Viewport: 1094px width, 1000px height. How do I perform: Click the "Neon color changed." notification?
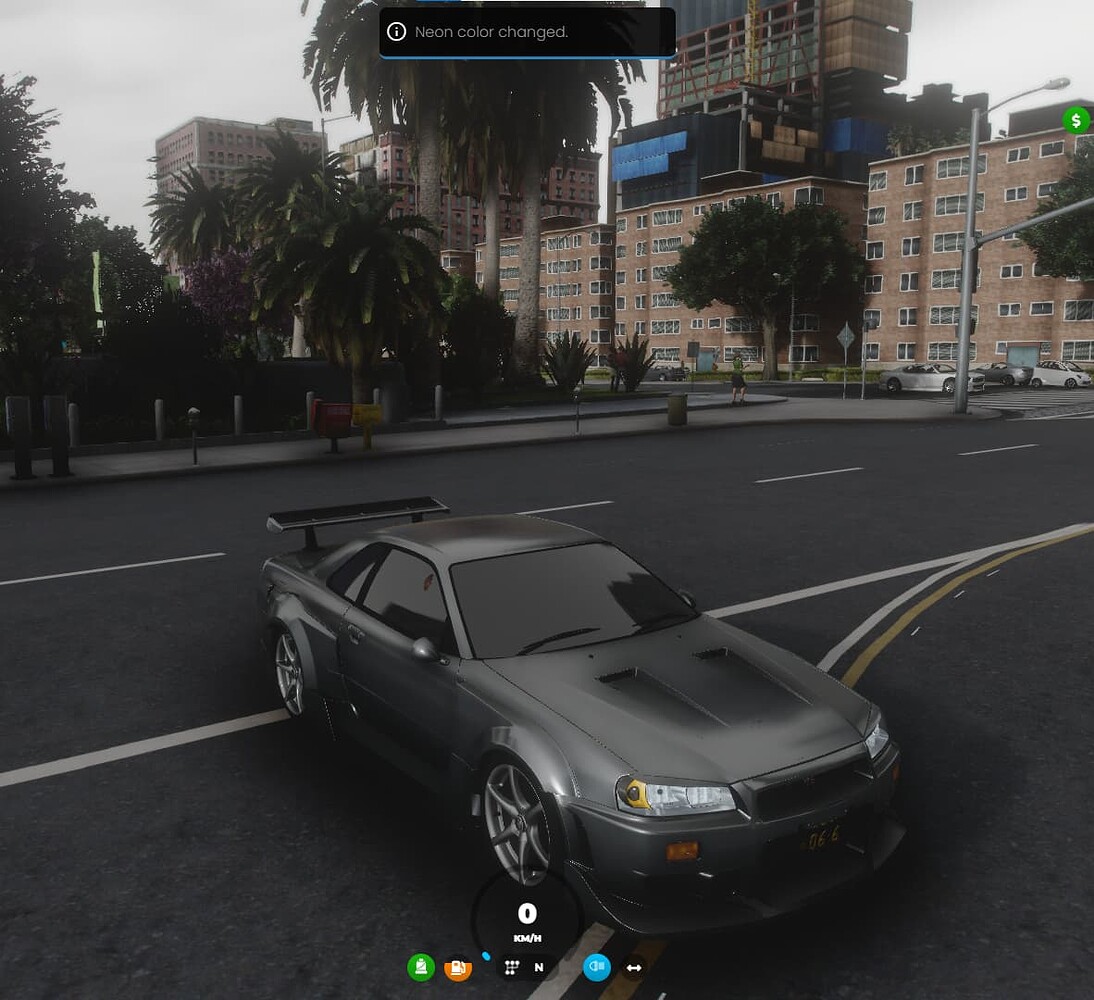(527, 32)
